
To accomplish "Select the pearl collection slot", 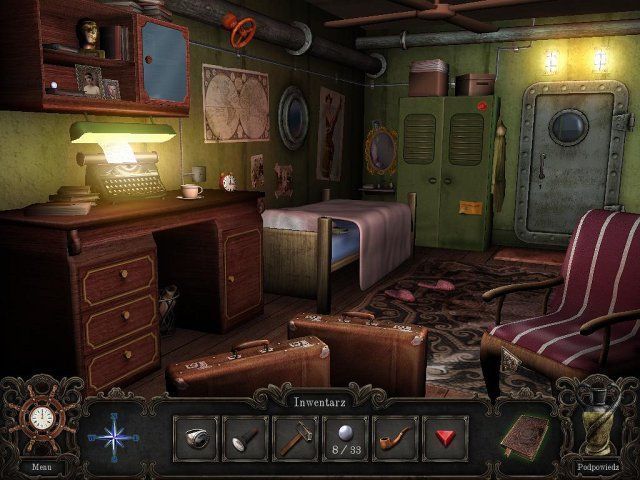I will [x=345, y=438].
